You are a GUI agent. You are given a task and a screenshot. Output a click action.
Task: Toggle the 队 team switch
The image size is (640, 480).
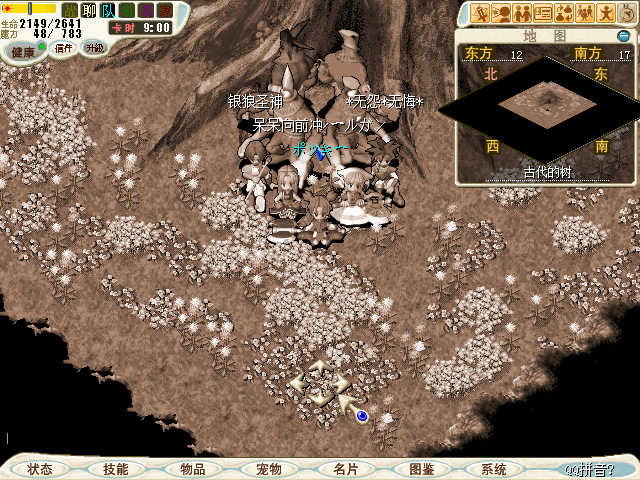point(107,10)
